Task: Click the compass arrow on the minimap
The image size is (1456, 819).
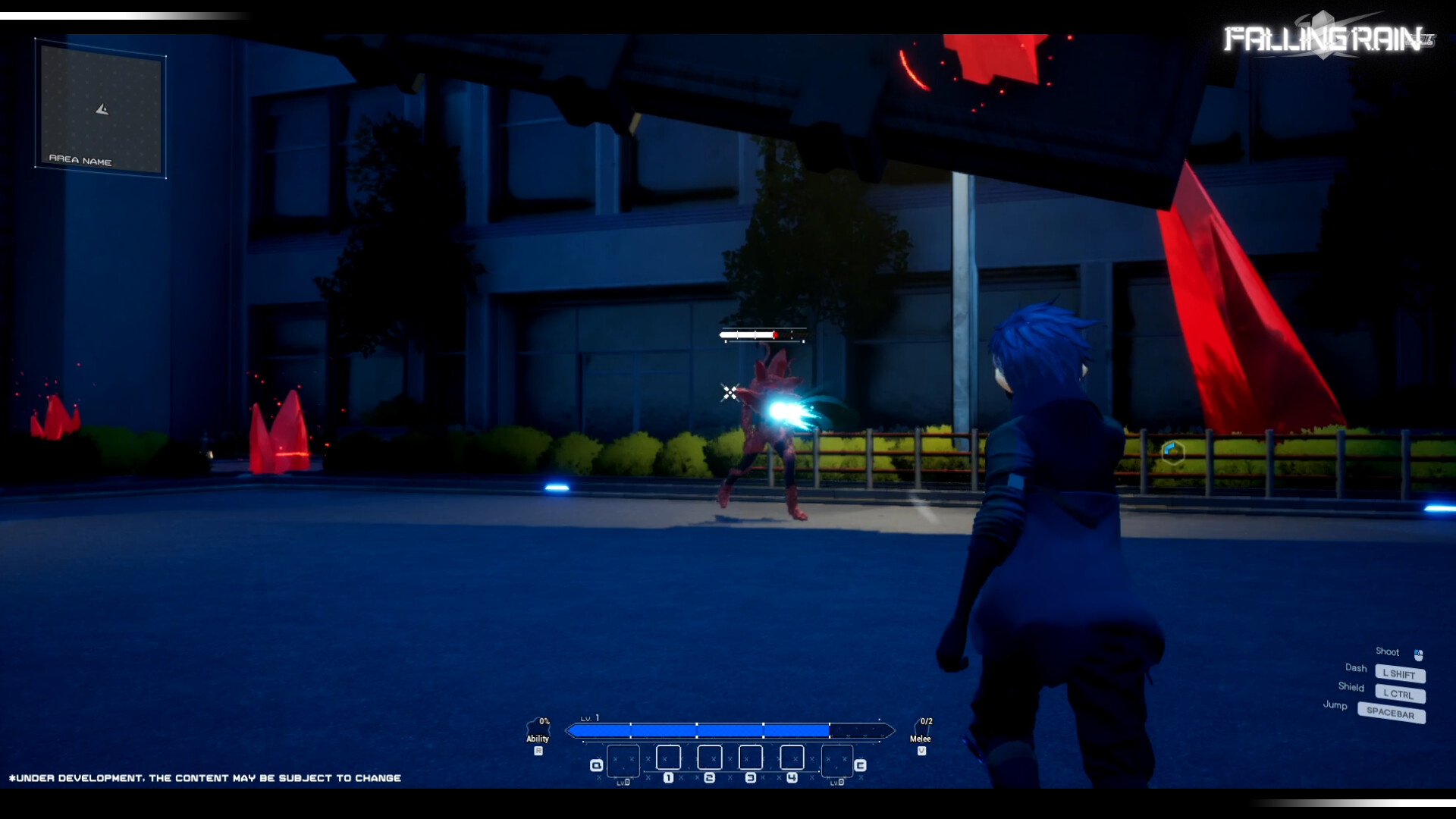Action: pyautogui.click(x=101, y=108)
